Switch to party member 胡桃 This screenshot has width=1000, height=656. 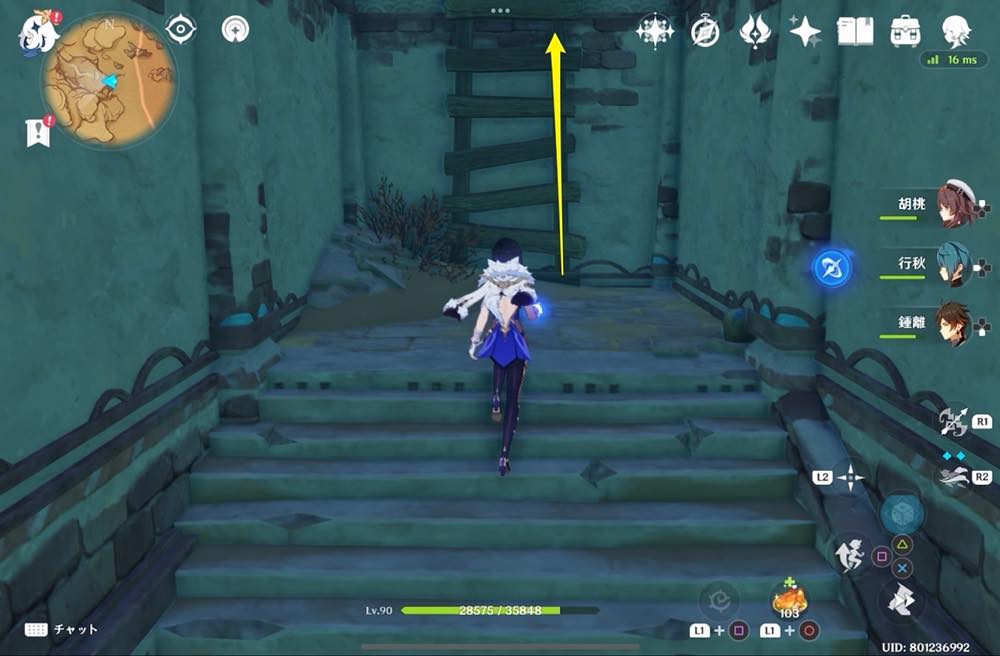tap(954, 203)
